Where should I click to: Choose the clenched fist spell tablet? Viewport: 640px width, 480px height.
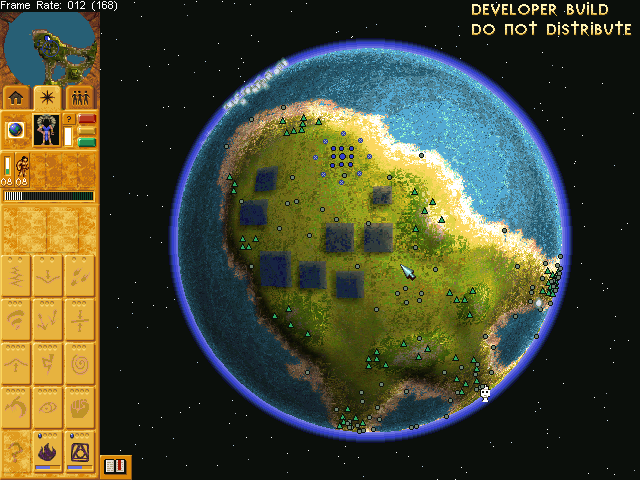click(x=81, y=407)
